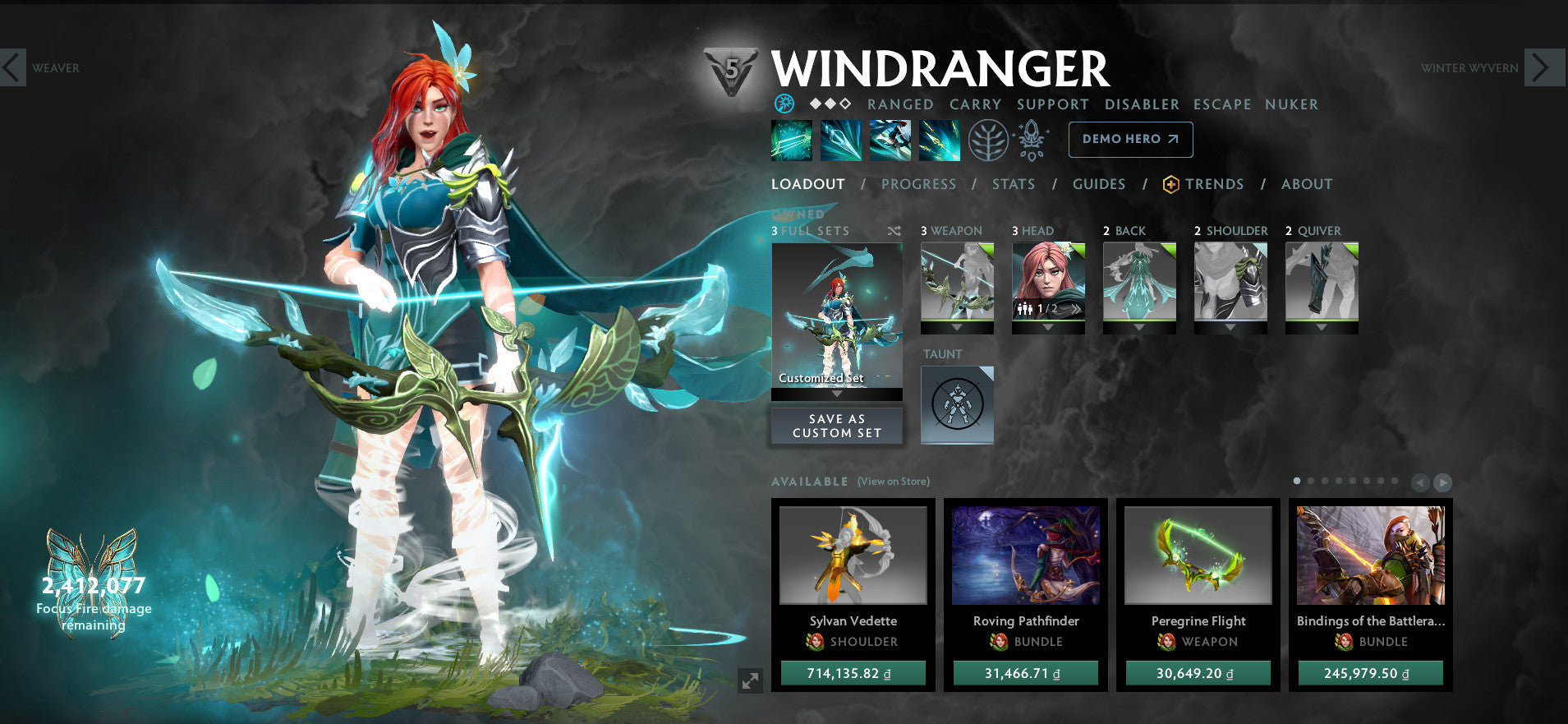This screenshot has height=724, width=1568.
Task: Click the empty Taunt slot
Action: pyautogui.click(x=957, y=404)
